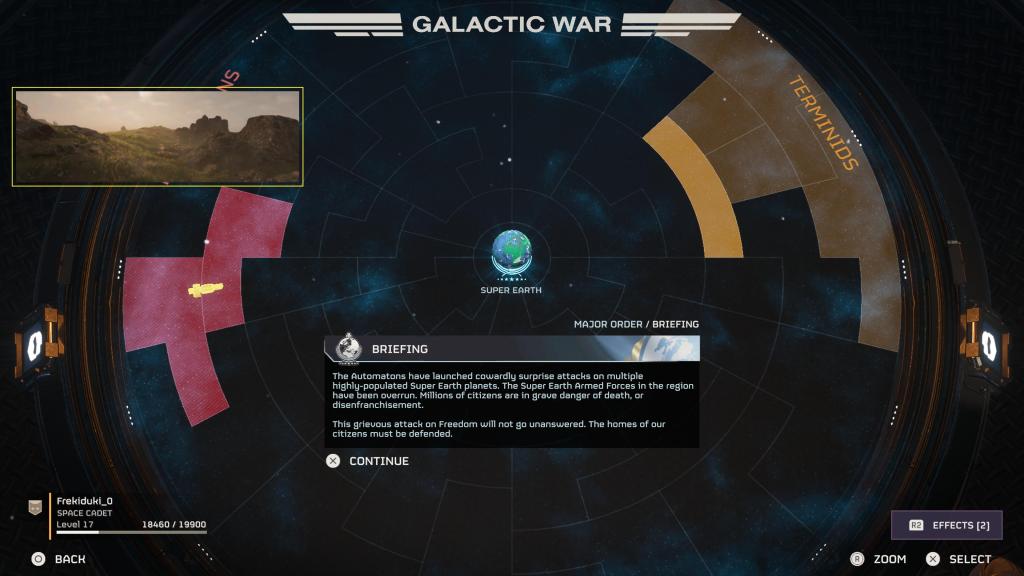Select the yellow ship marker in the red sector
Image resolution: width=1024 pixels, height=576 pixels.
coord(206,289)
